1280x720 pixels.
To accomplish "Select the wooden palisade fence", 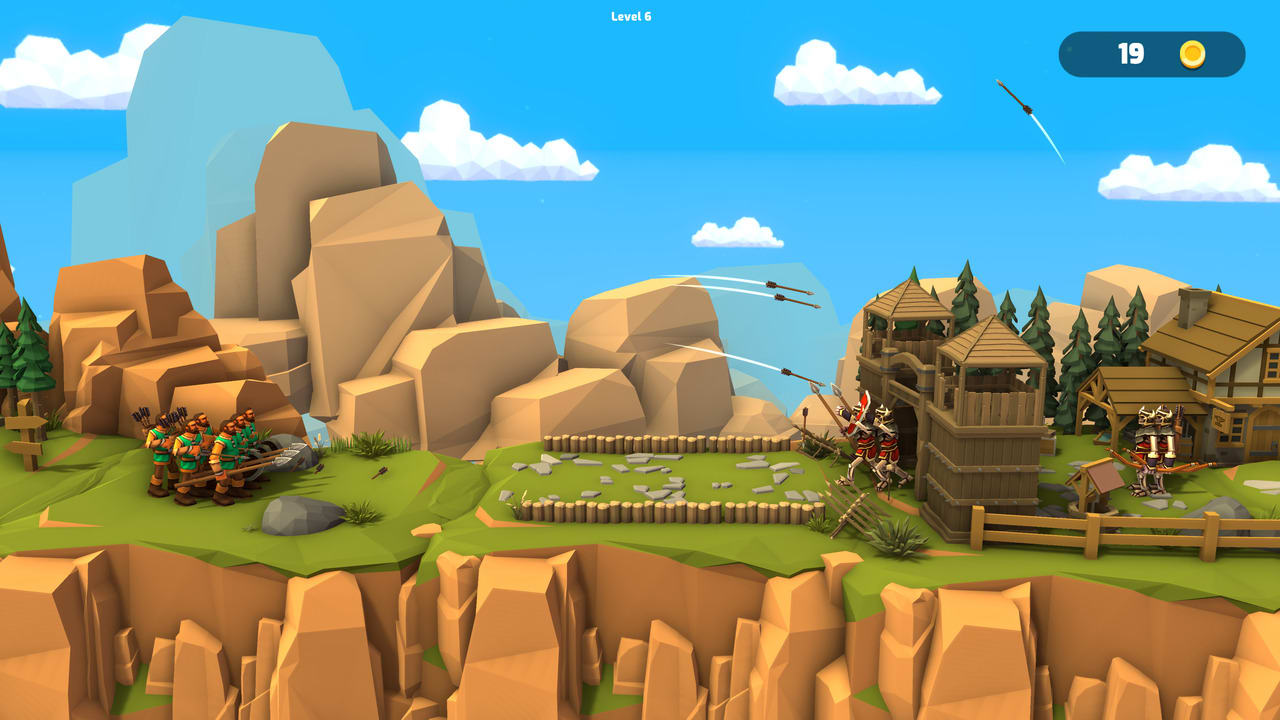I will [x=650, y=510].
